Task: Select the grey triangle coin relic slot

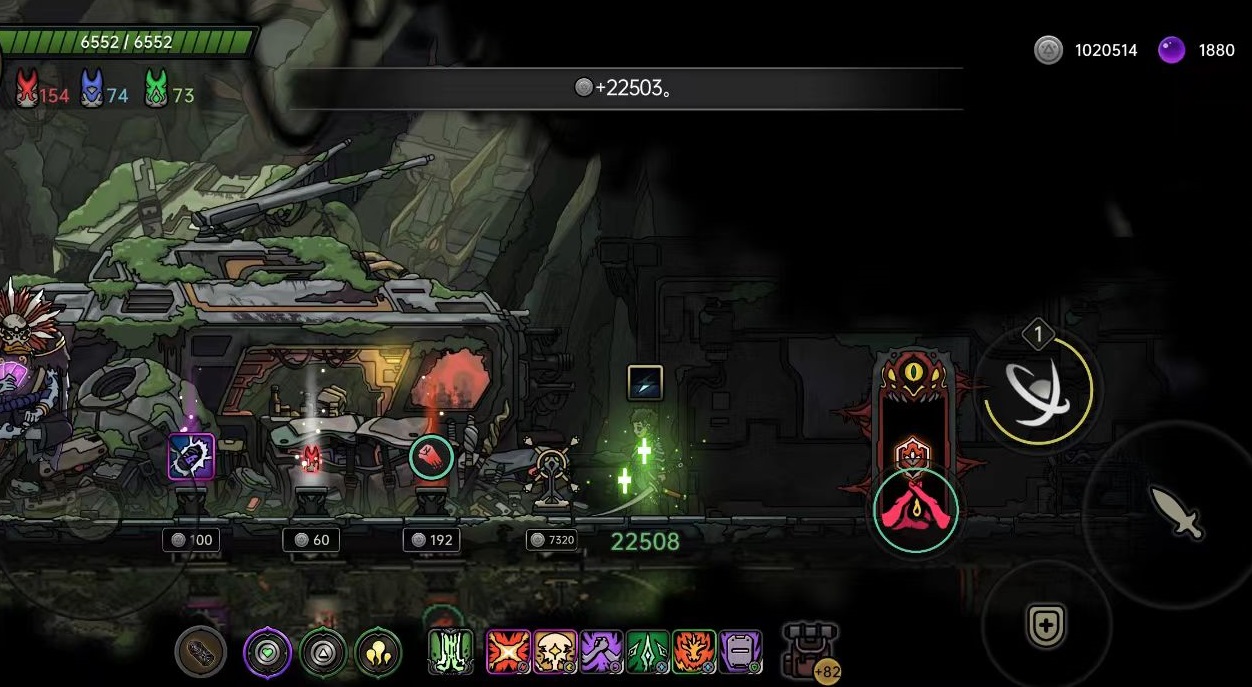Action: coord(323,653)
